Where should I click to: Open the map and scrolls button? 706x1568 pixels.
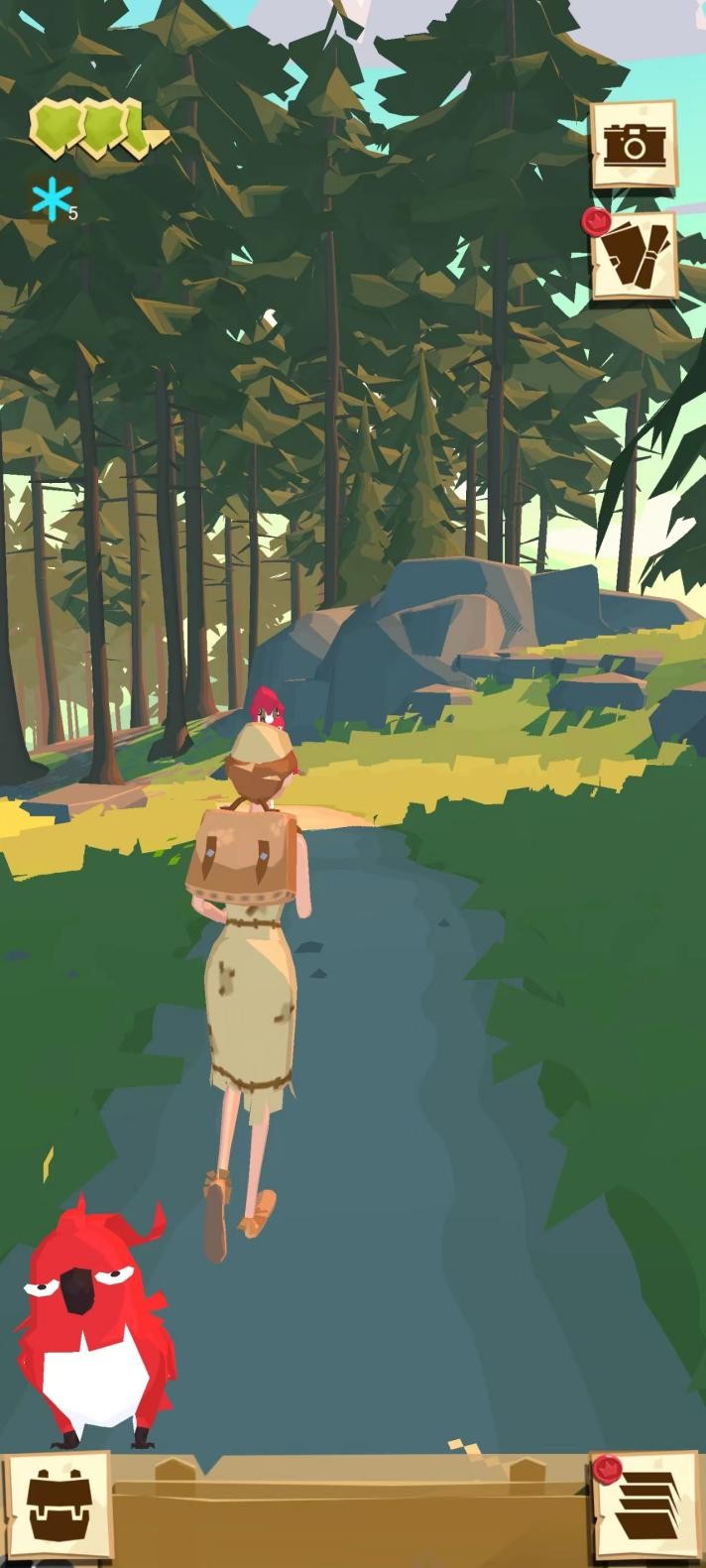(635, 255)
